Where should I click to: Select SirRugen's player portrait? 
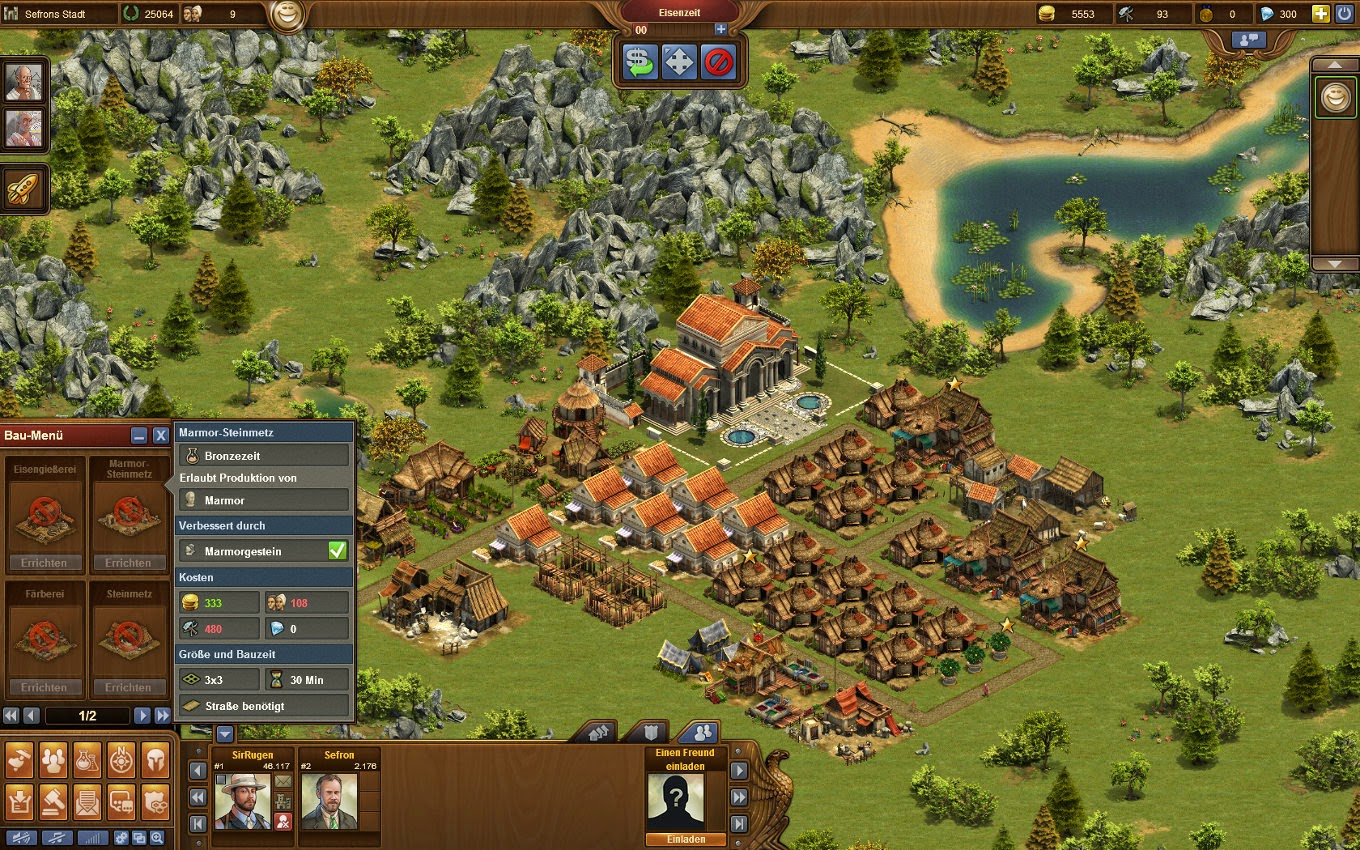(x=242, y=800)
